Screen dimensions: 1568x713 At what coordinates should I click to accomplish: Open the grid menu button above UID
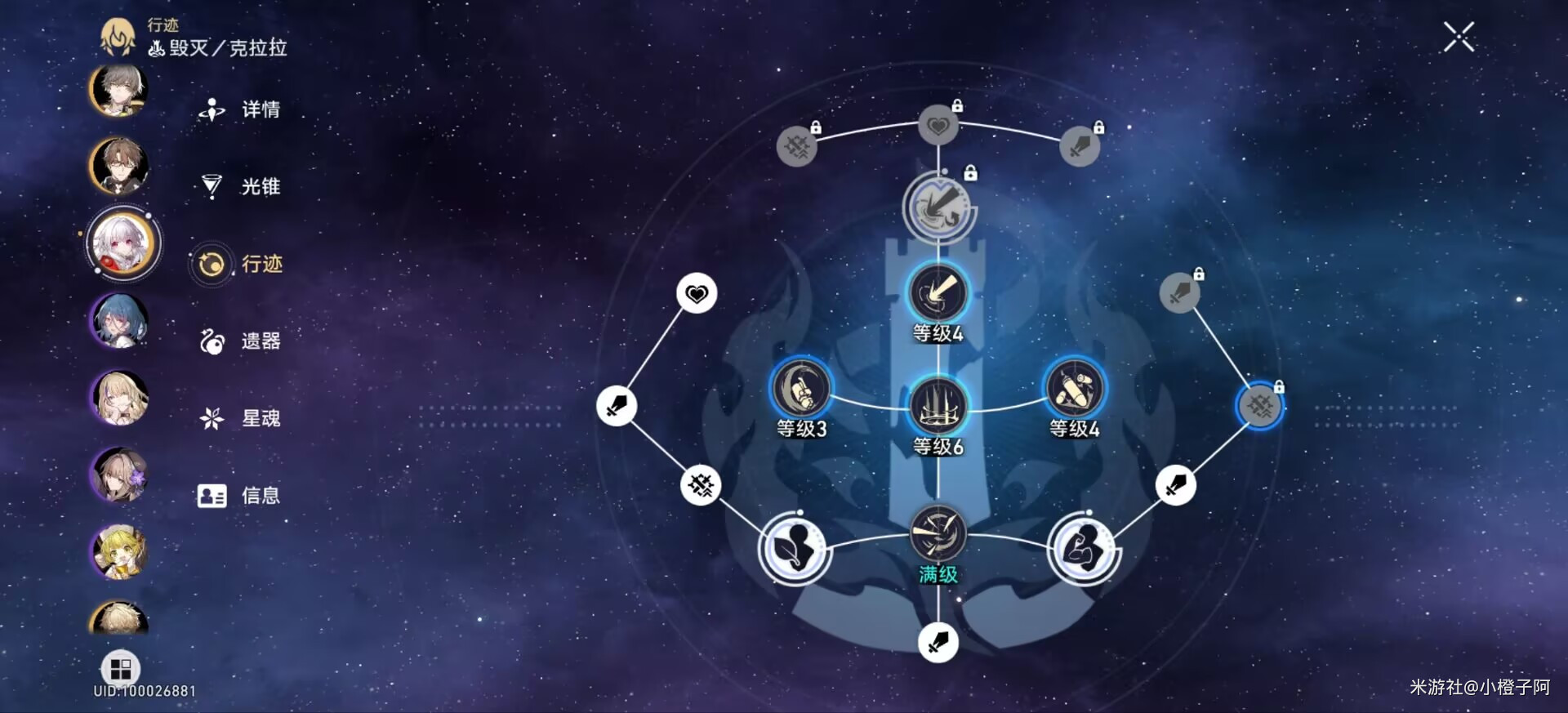[x=120, y=669]
